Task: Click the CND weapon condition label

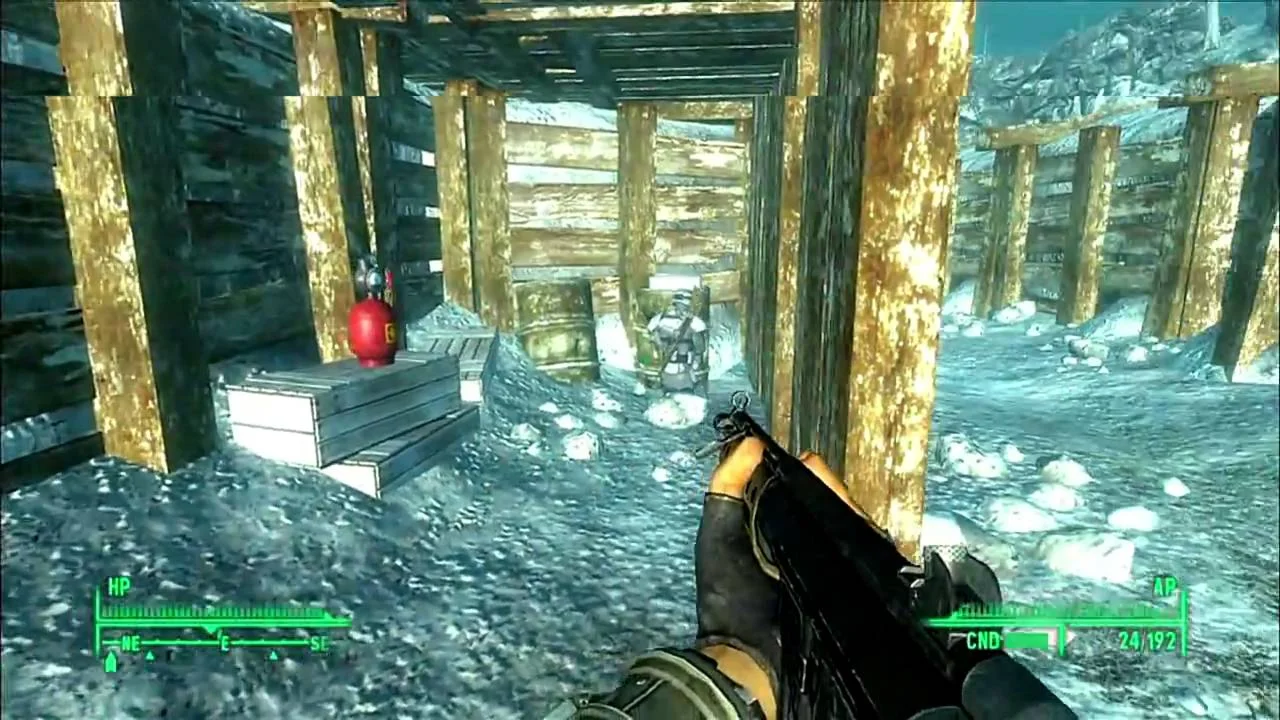Action: tap(985, 638)
